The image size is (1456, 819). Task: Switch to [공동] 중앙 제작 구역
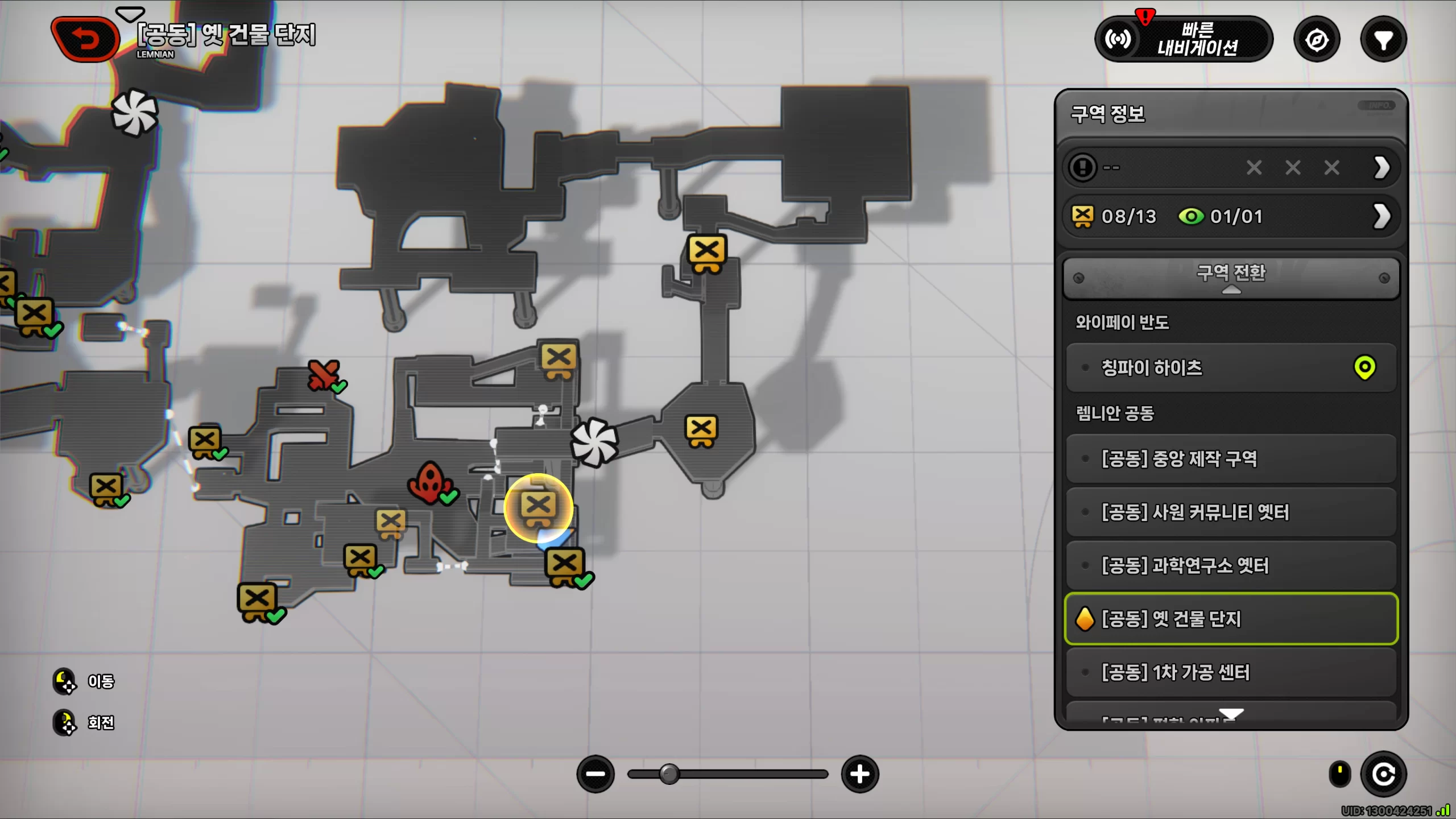1231,458
